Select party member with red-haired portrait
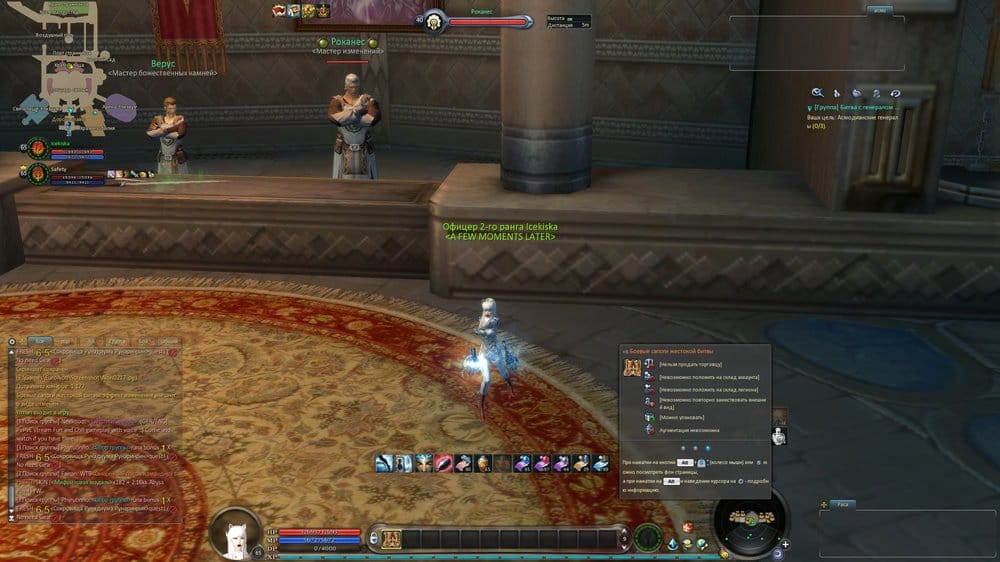Viewport: 1000px width, 562px height. (x=38, y=149)
